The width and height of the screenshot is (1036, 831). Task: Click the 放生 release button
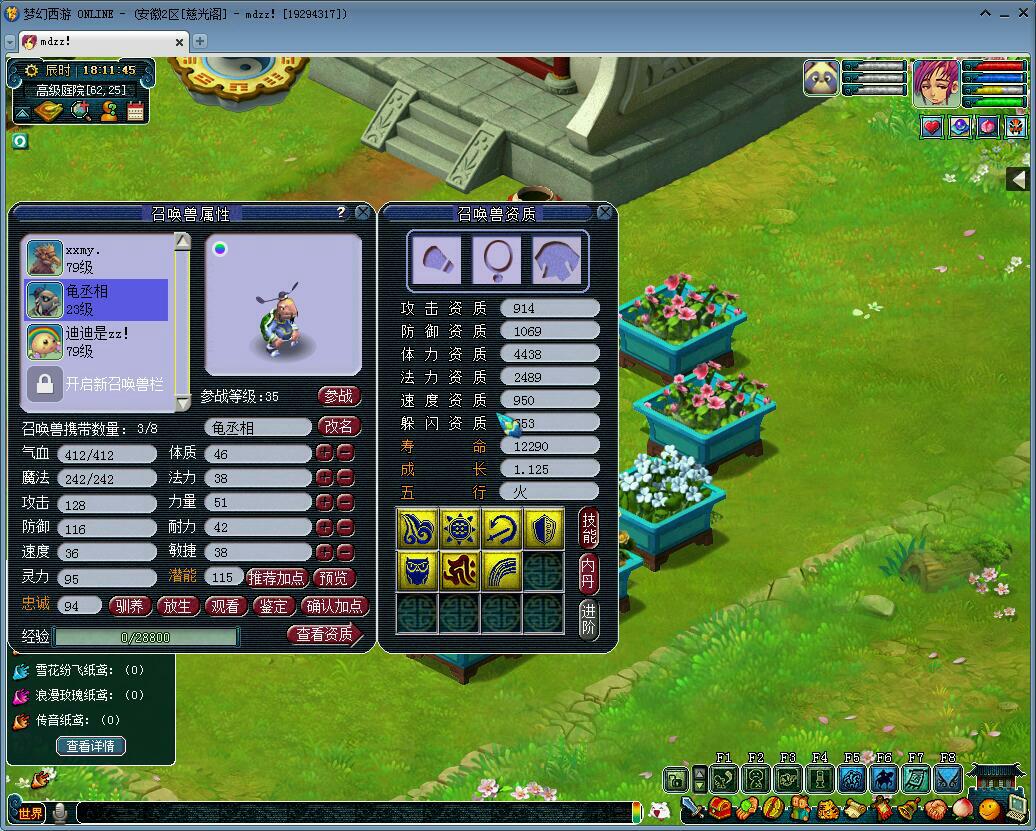pos(177,605)
